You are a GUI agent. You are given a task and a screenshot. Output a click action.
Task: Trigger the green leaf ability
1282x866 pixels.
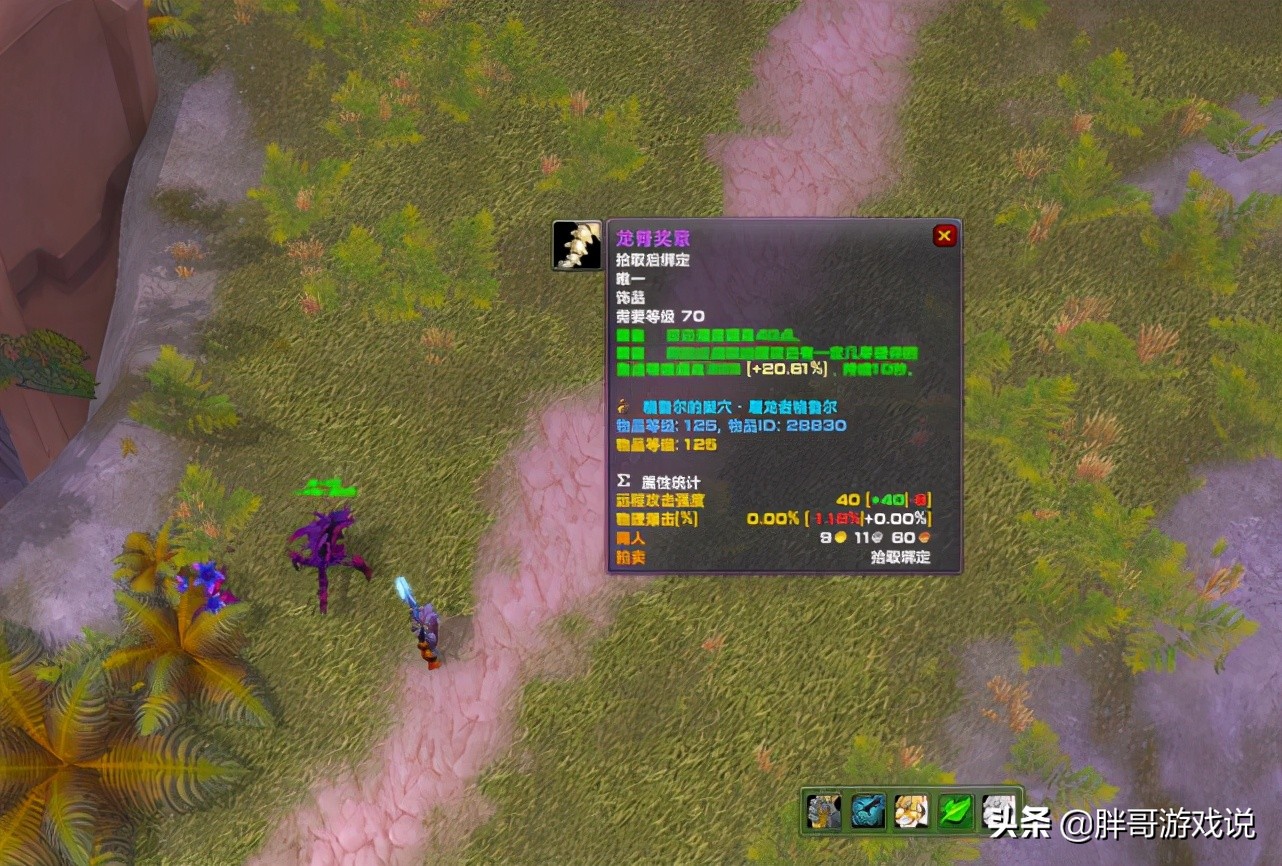pos(955,811)
